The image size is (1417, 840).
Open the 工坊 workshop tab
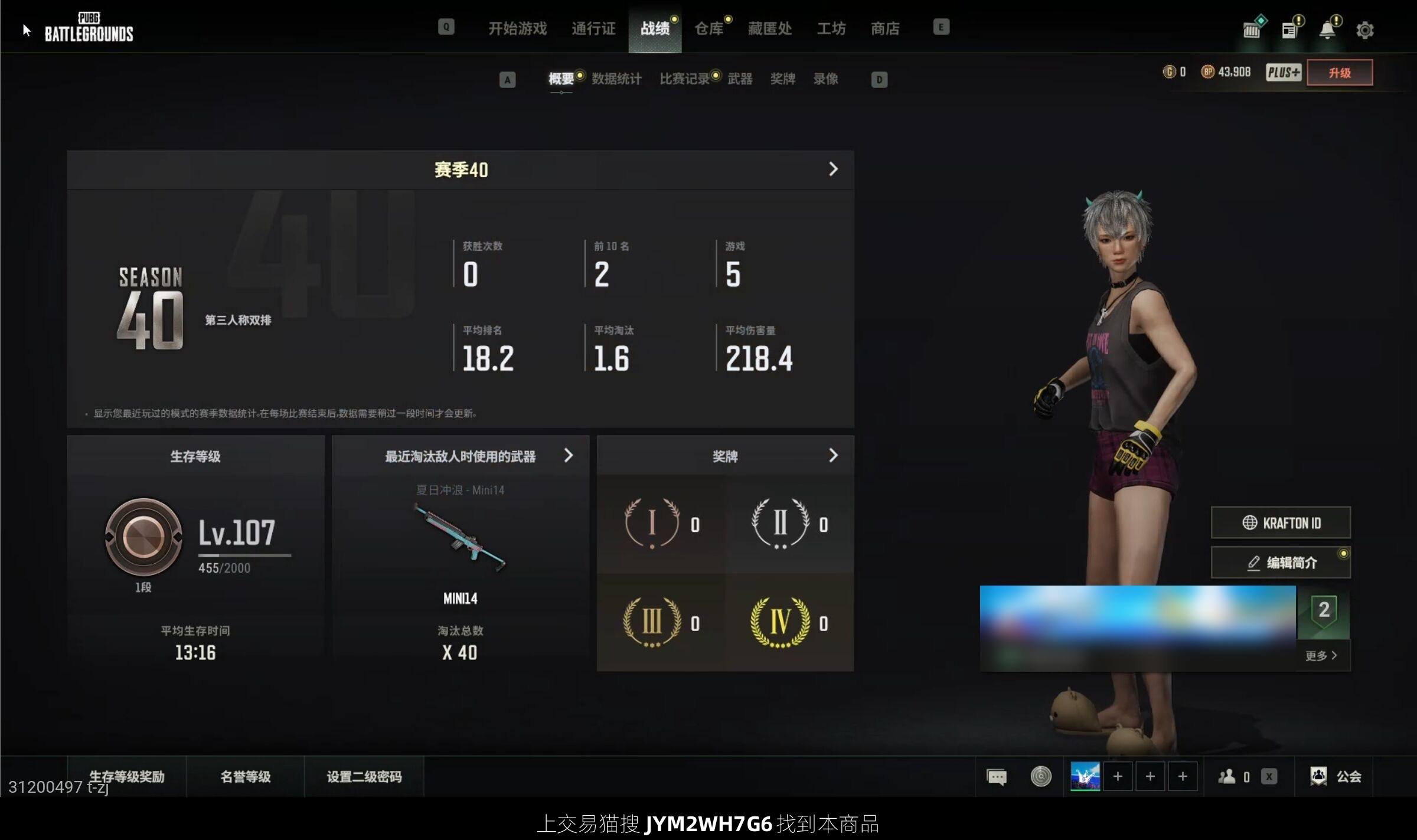(x=831, y=28)
